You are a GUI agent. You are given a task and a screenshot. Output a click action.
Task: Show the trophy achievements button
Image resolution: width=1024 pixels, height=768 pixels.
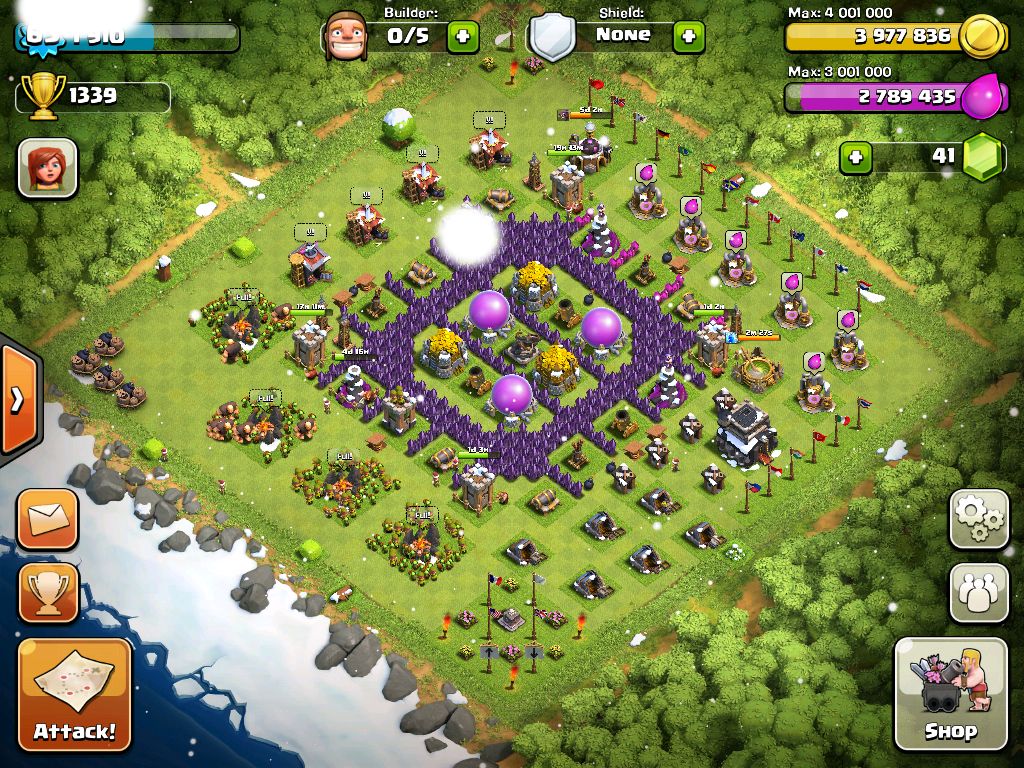47,592
